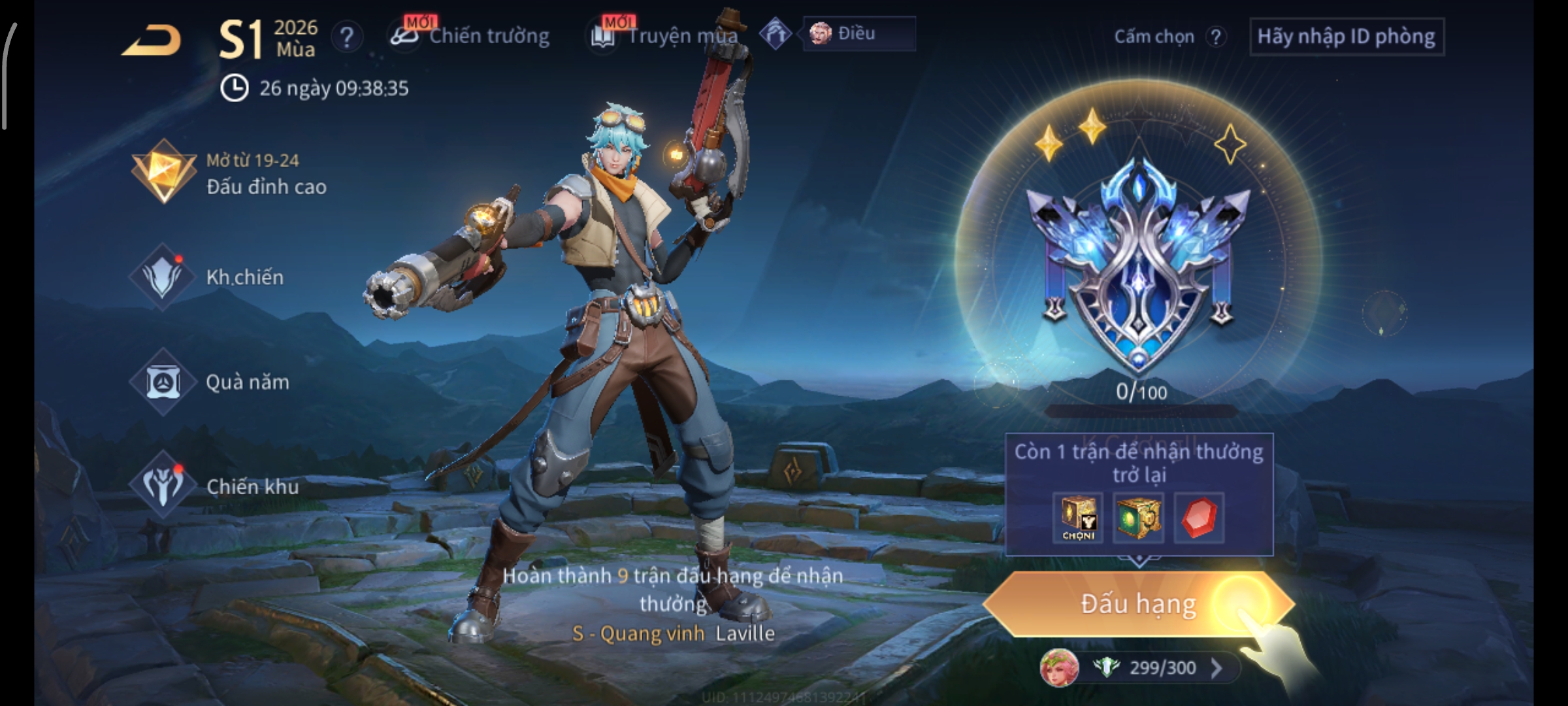
Task: Open the season help question mark
Action: pos(347,37)
